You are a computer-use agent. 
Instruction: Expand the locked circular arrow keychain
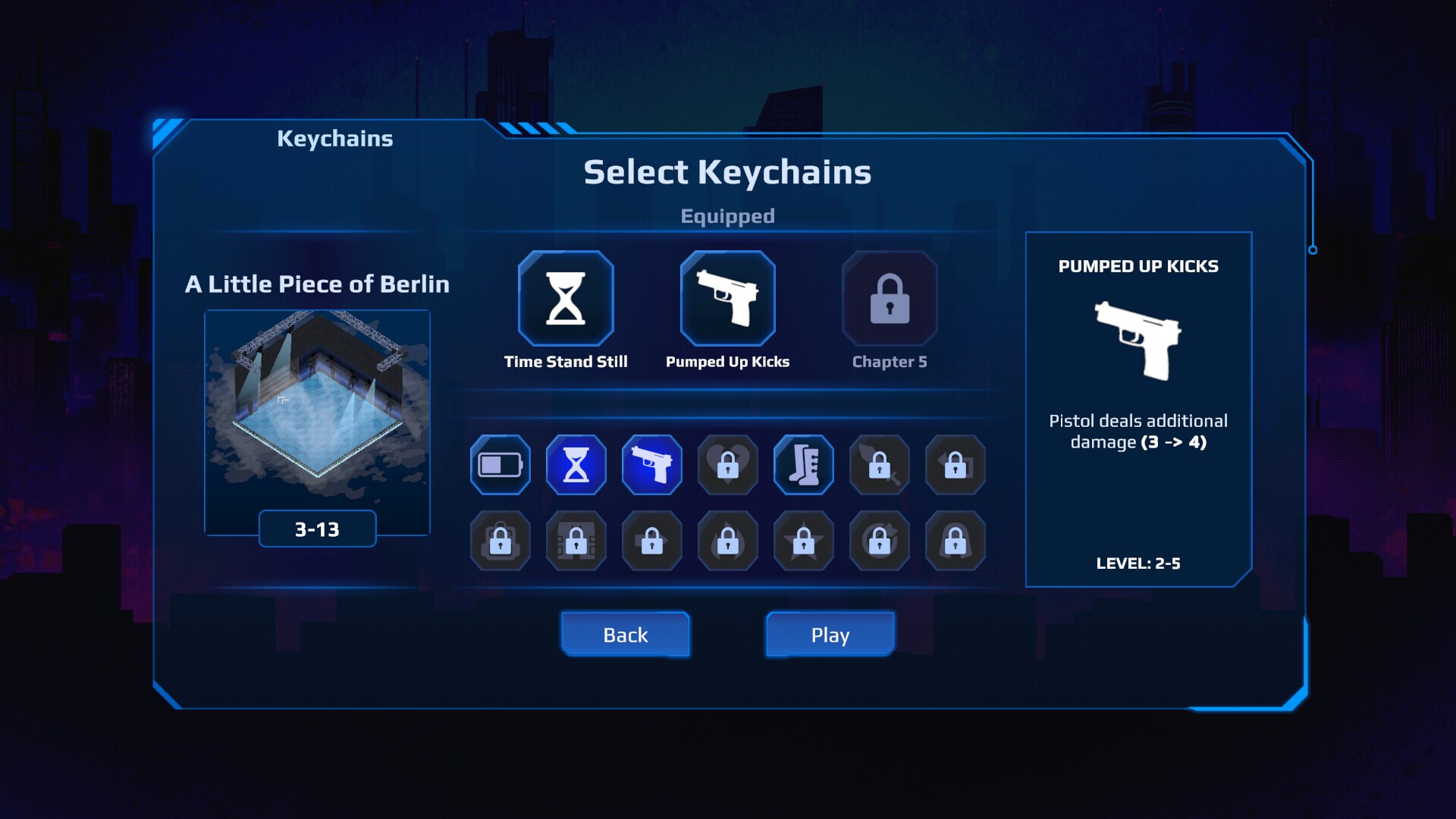[x=878, y=541]
